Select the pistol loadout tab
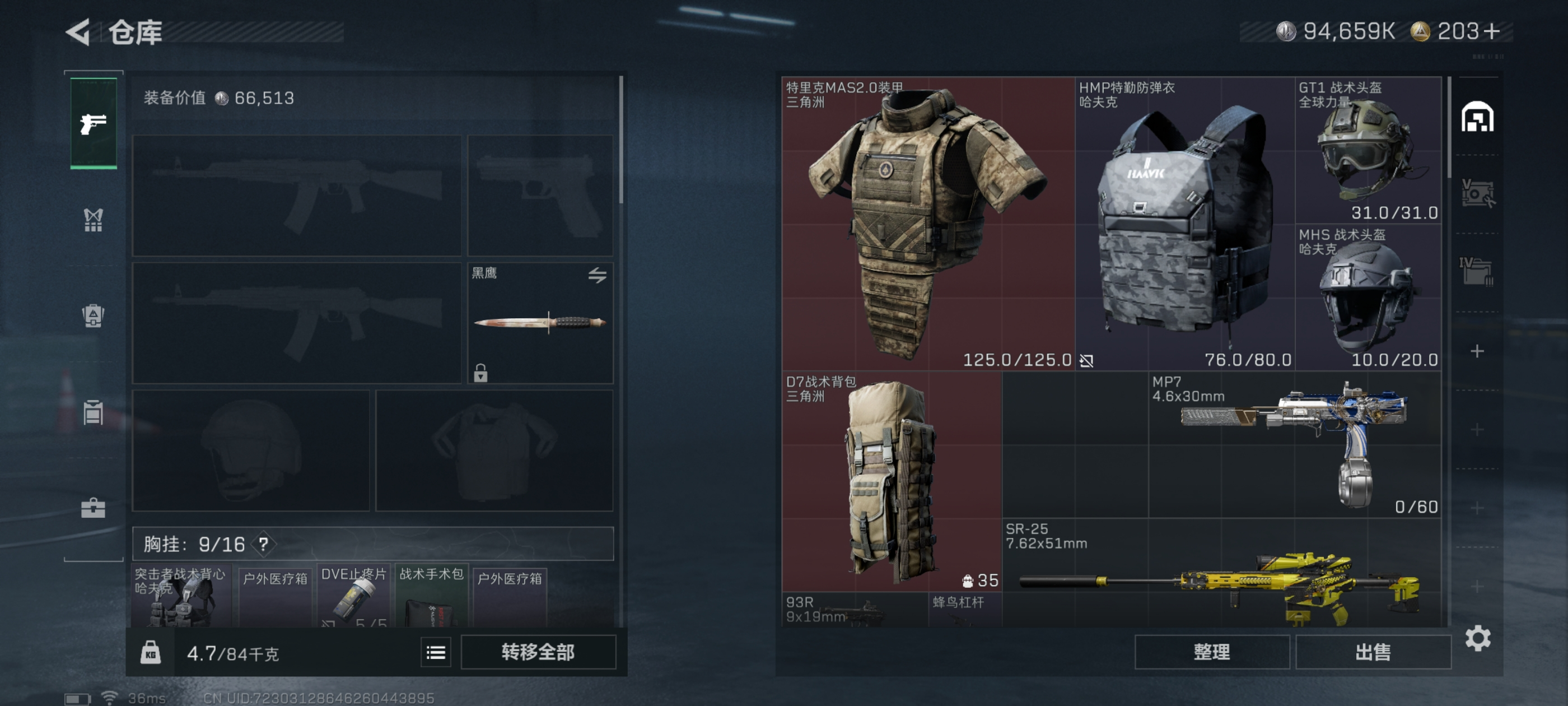Viewport: 1568px width, 706px height. 93,123
